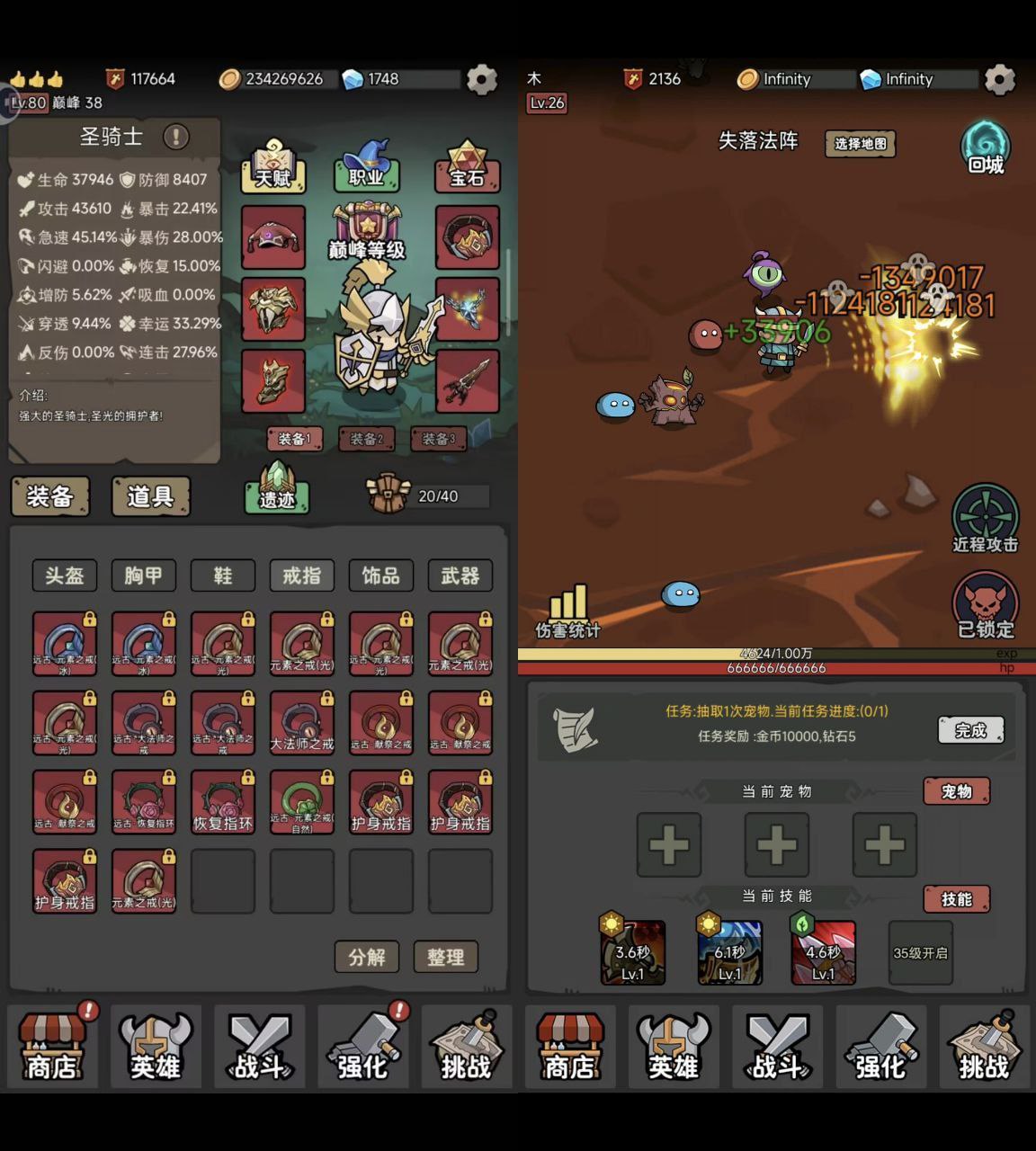Viewport: 1036px width, 1151px height.
Task: Filter inventory by 饰品 accessories
Action: [381, 575]
